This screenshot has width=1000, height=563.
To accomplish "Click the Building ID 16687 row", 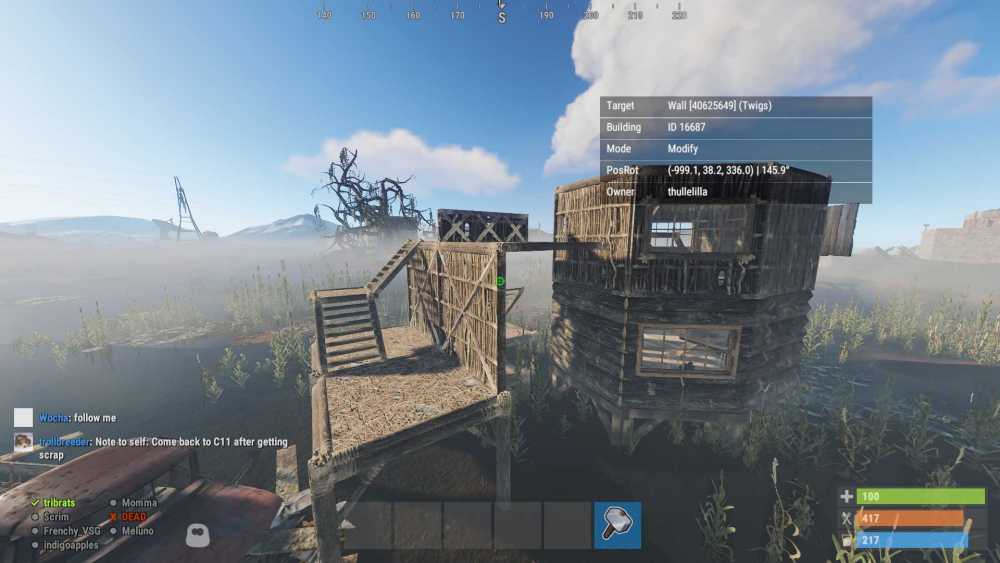I will click(736, 128).
